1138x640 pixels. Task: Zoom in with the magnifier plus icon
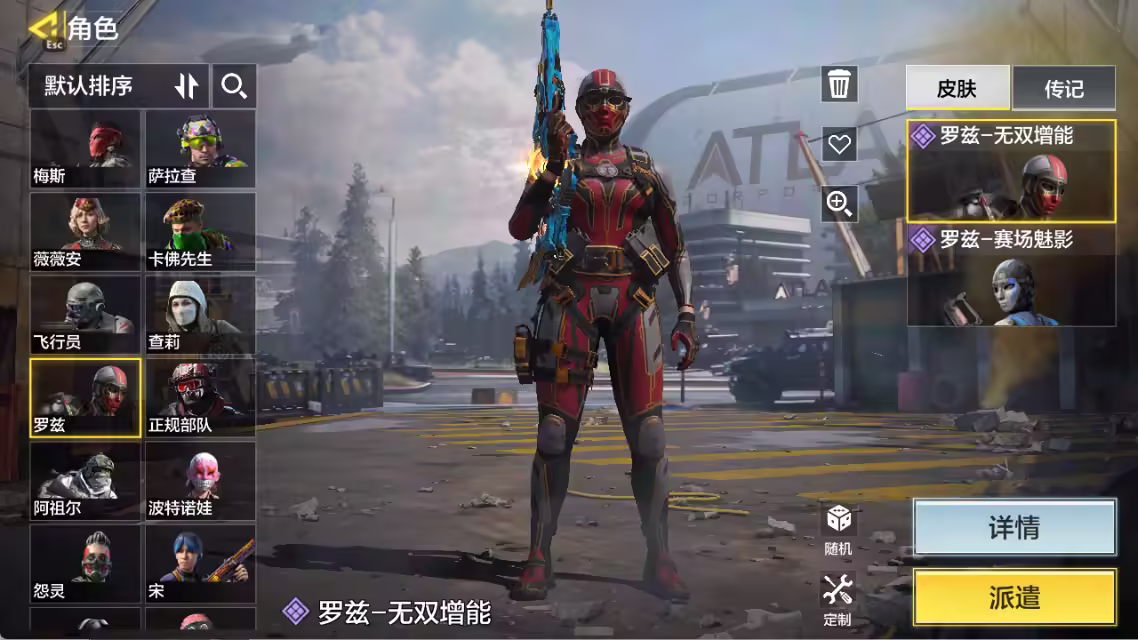[x=839, y=203]
